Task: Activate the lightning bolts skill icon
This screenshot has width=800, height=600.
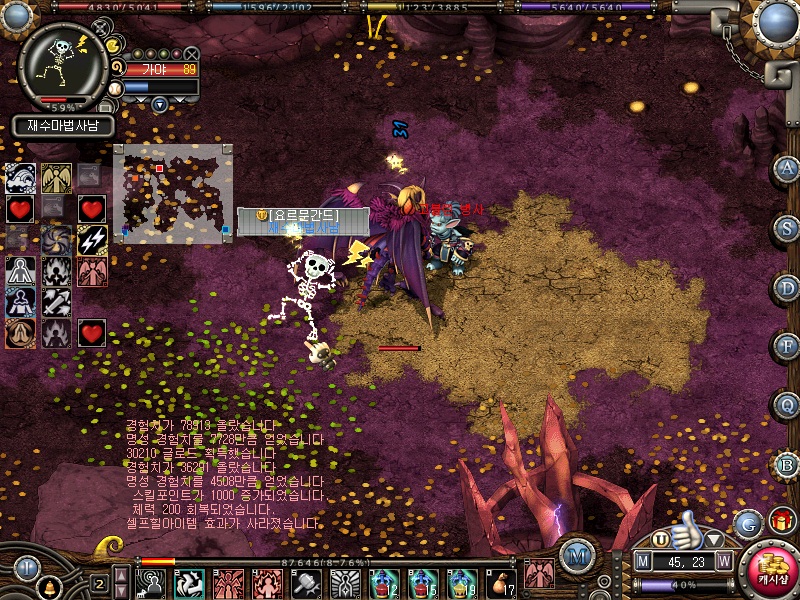Action: 92,240
